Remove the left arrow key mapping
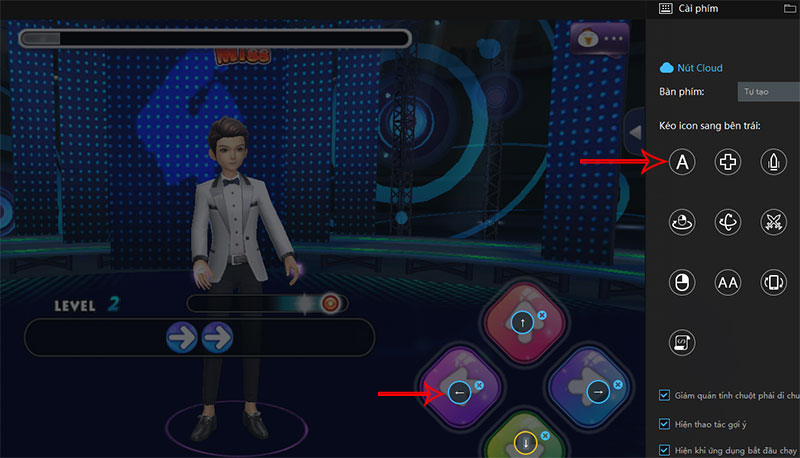 click(478, 385)
